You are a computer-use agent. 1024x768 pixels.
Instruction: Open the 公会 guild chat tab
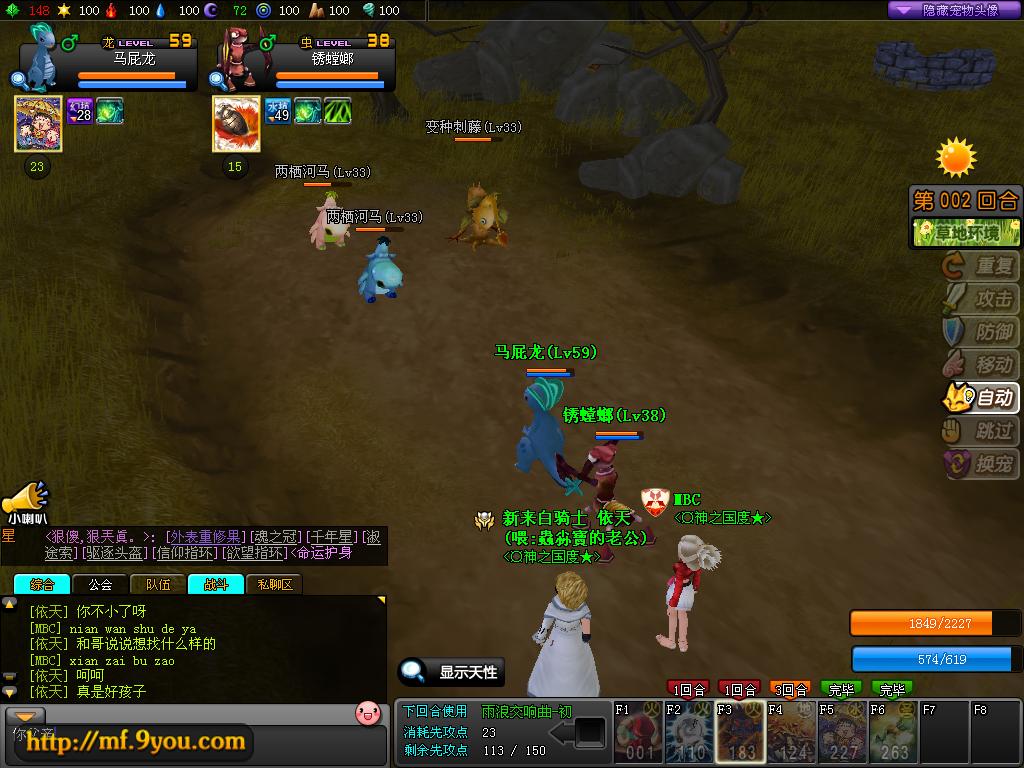pyautogui.click(x=100, y=584)
